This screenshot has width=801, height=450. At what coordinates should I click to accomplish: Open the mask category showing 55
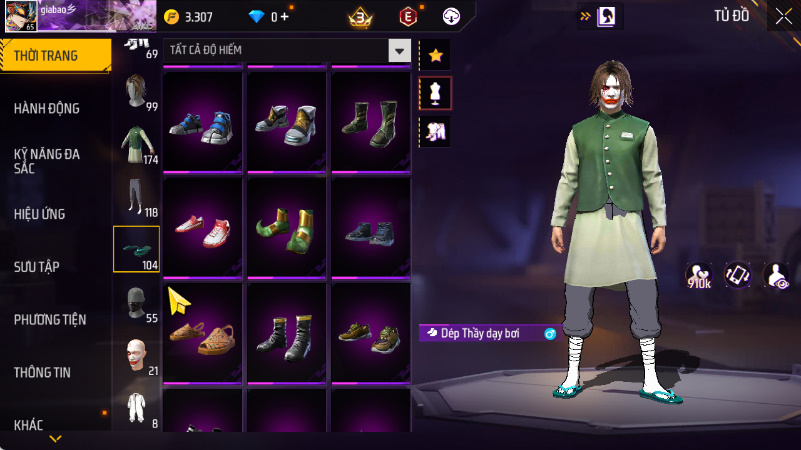(136, 302)
